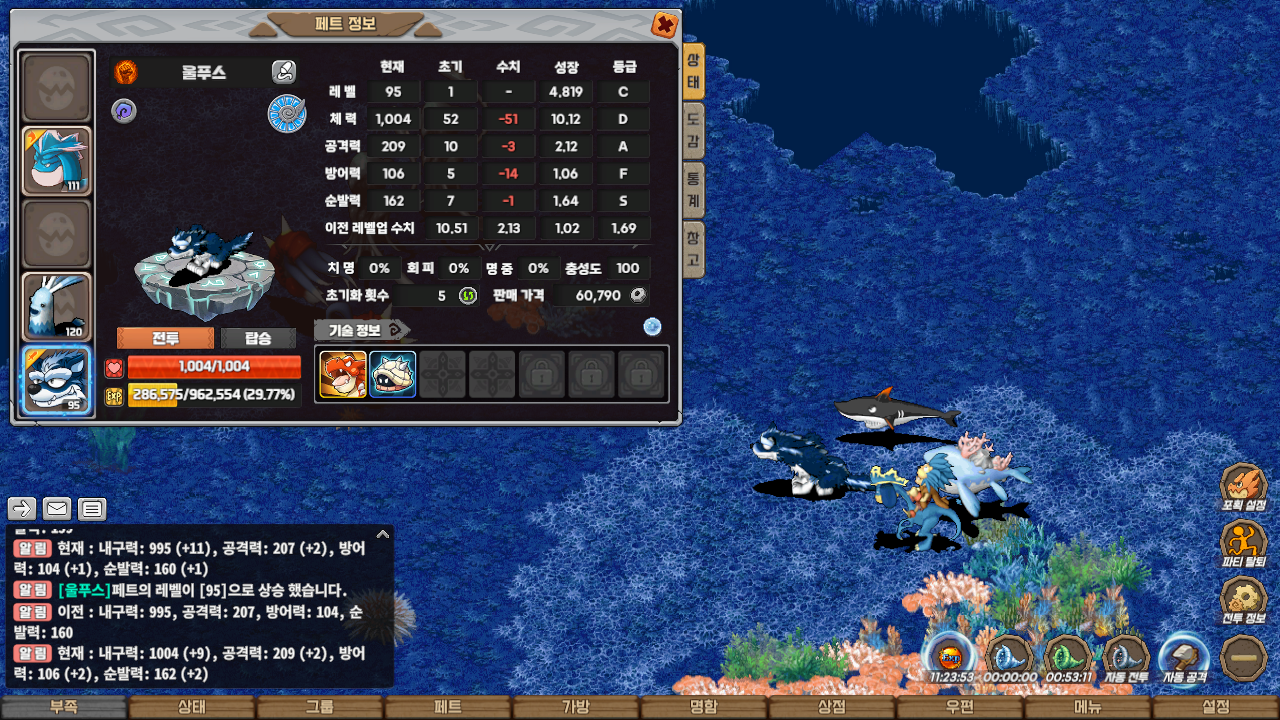Toggle 자동 공격 auto attack
Image resolution: width=1280 pixels, height=720 pixels.
1185,659
